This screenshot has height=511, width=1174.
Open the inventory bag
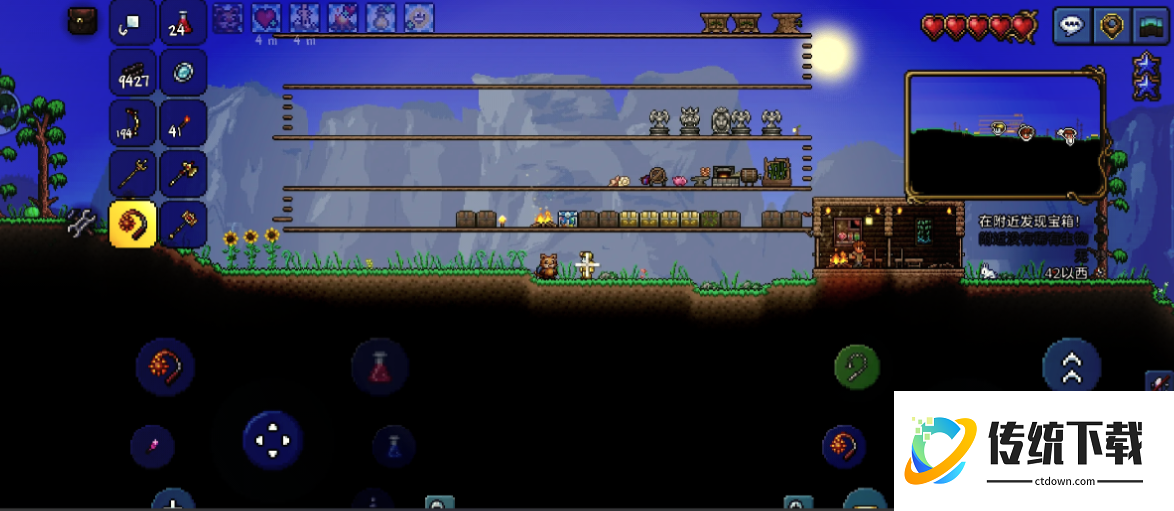tap(83, 21)
